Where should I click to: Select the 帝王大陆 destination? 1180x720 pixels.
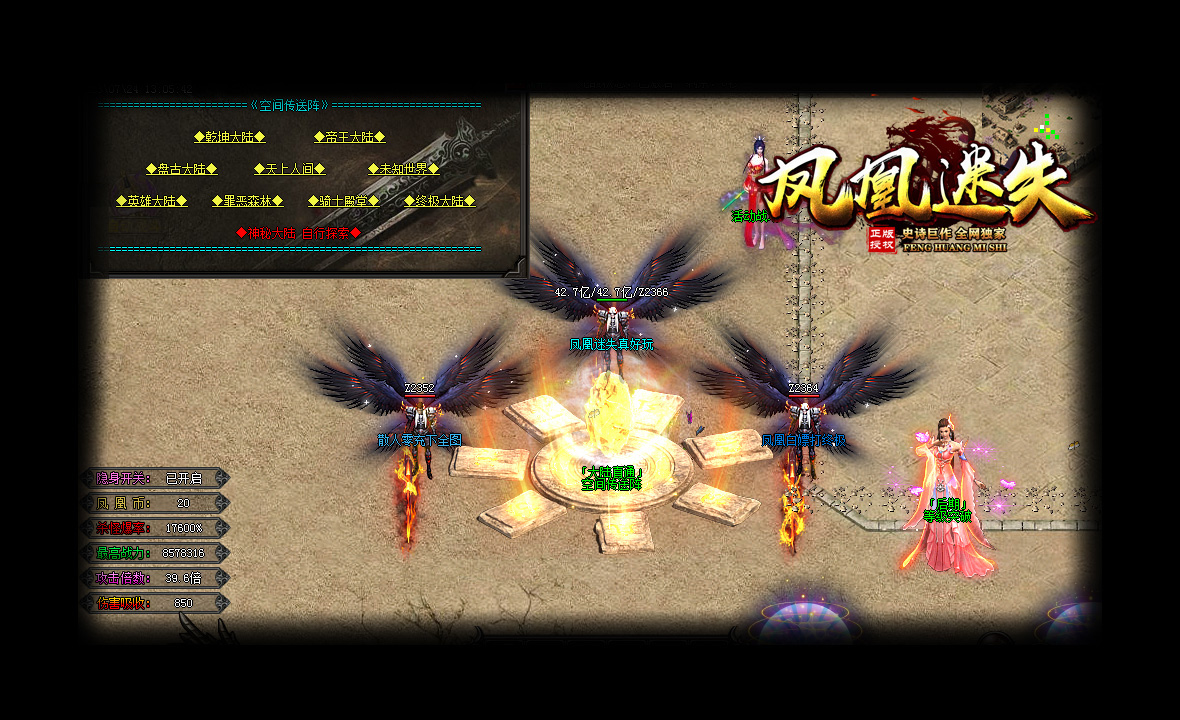[x=349, y=137]
